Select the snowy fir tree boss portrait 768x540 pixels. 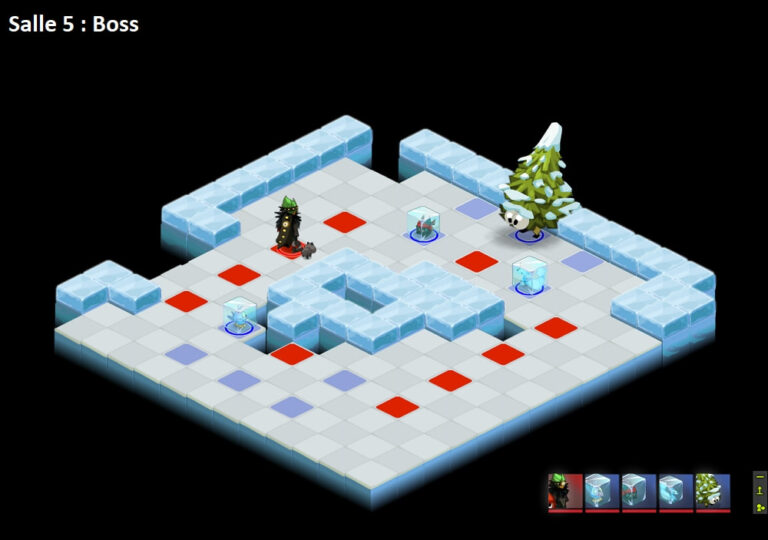click(713, 491)
